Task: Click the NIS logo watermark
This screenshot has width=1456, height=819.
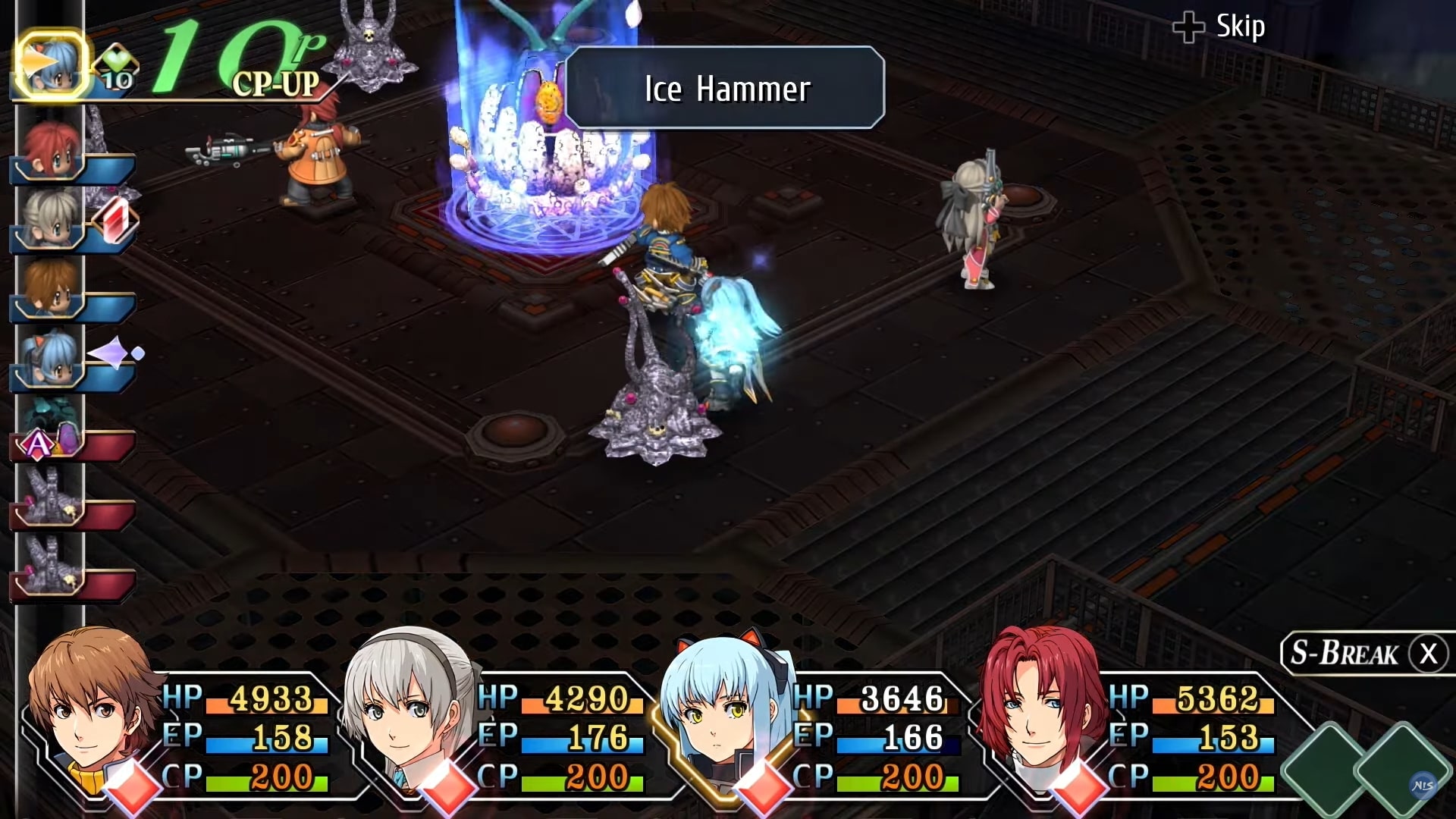Action: (x=1423, y=786)
